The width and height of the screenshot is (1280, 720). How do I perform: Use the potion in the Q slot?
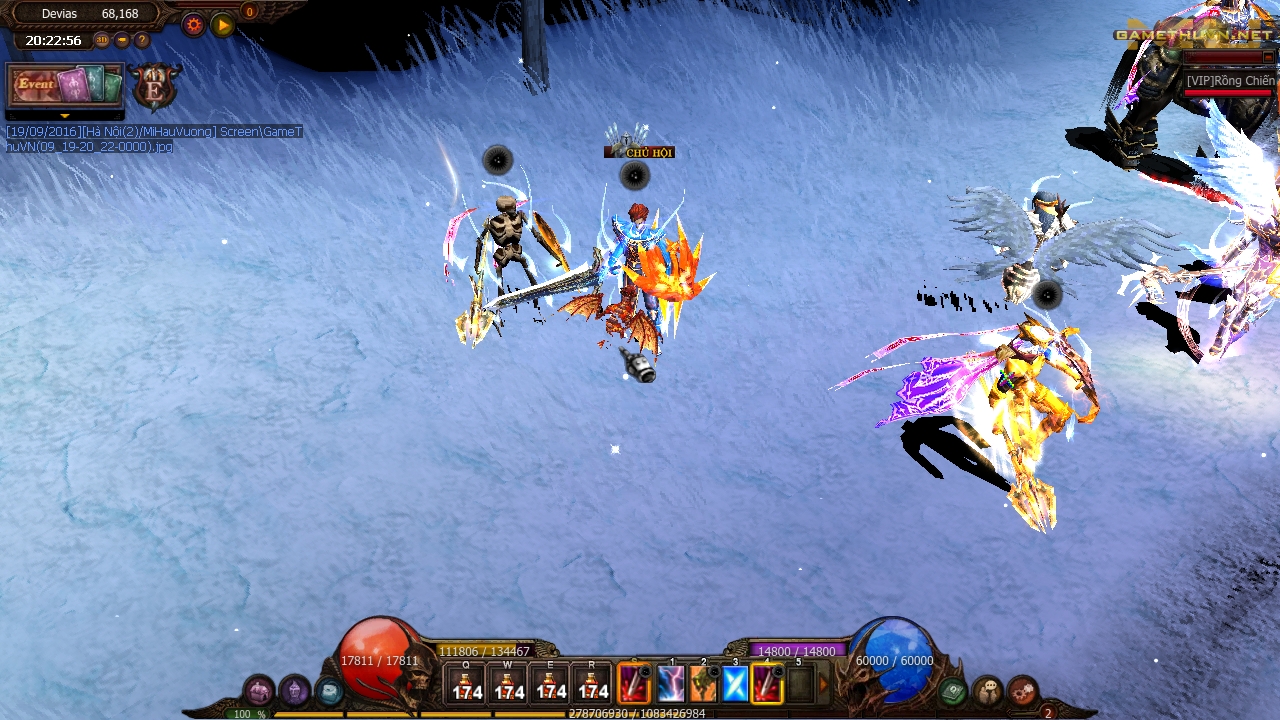click(x=466, y=683)
